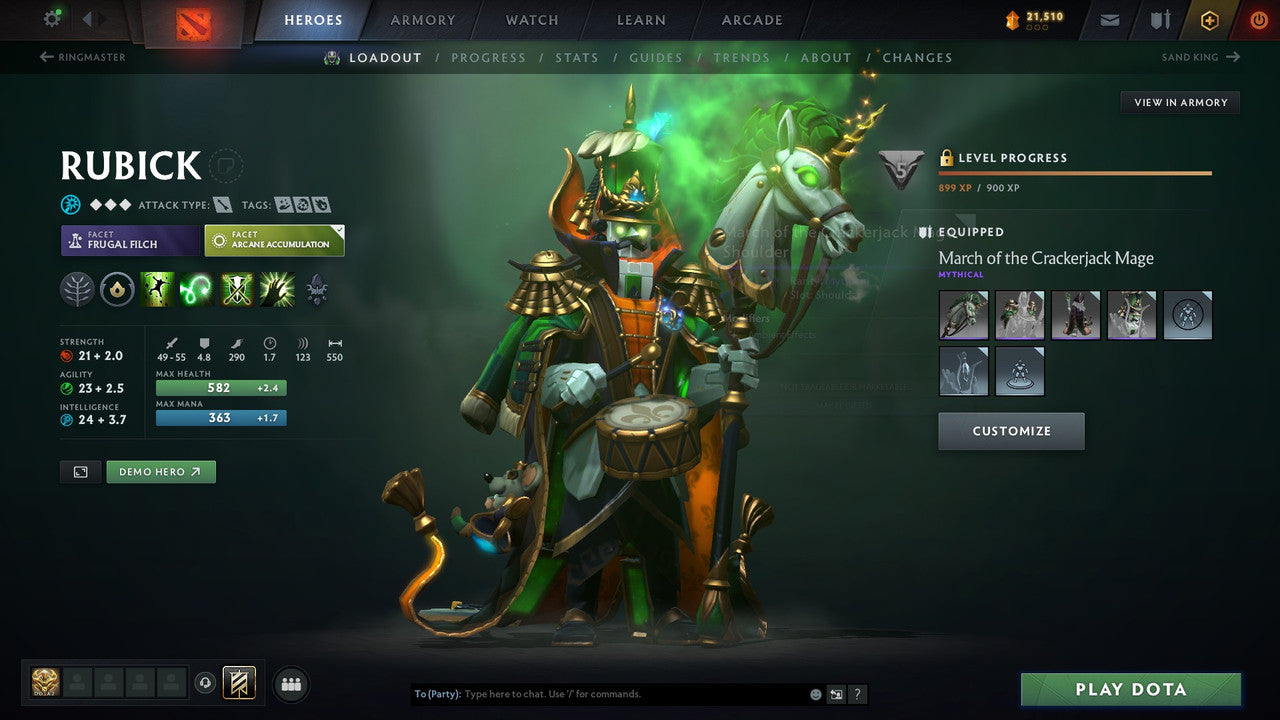This screenshot has height=720, width=1280.
Task: Select the Arcane Accumulation facet
Action: click(274, 240)
